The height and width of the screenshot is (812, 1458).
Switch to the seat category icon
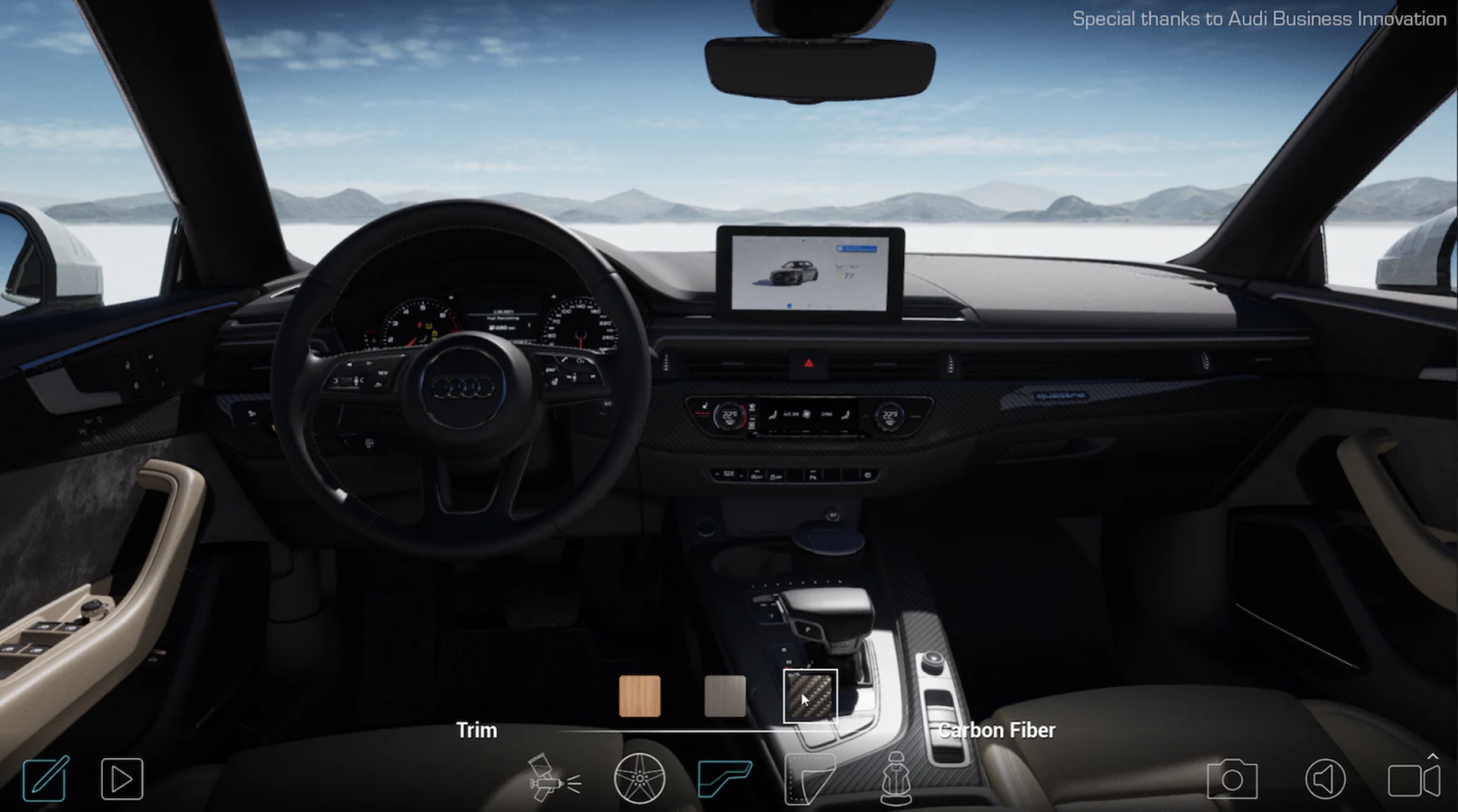point(896,779)
